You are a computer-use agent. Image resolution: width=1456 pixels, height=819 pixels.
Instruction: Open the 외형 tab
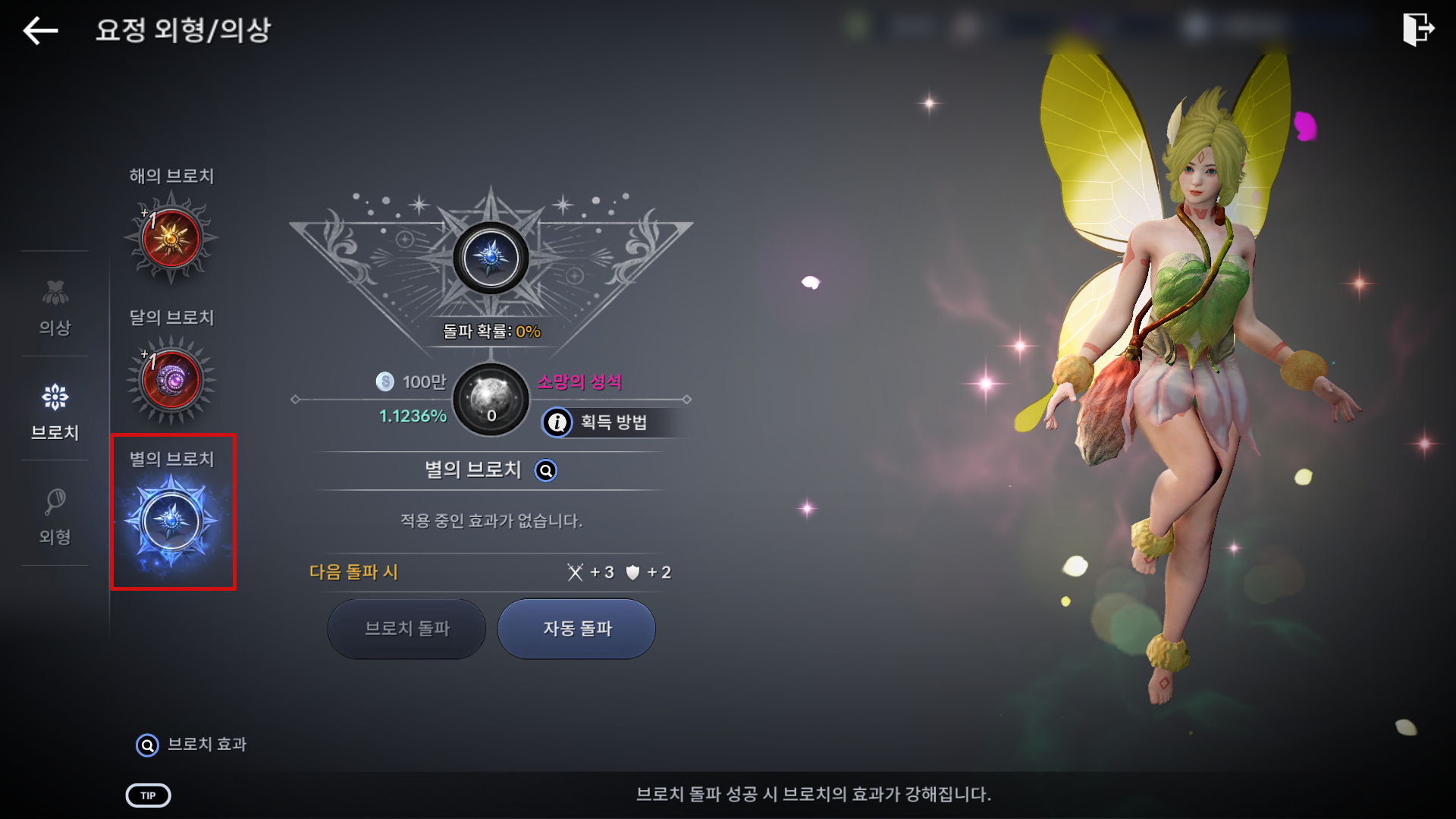point(55,516)
